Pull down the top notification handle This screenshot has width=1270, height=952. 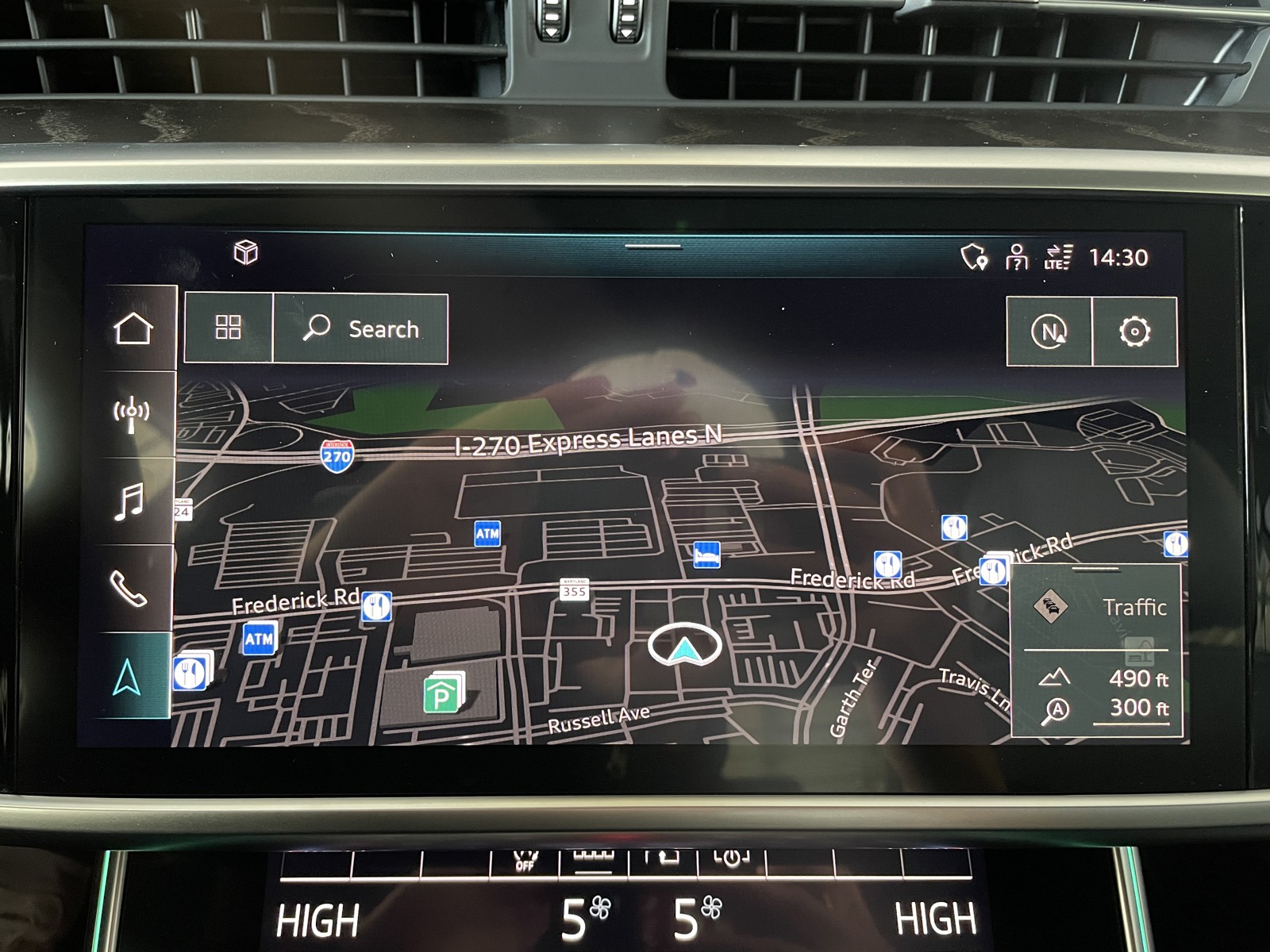652,247
